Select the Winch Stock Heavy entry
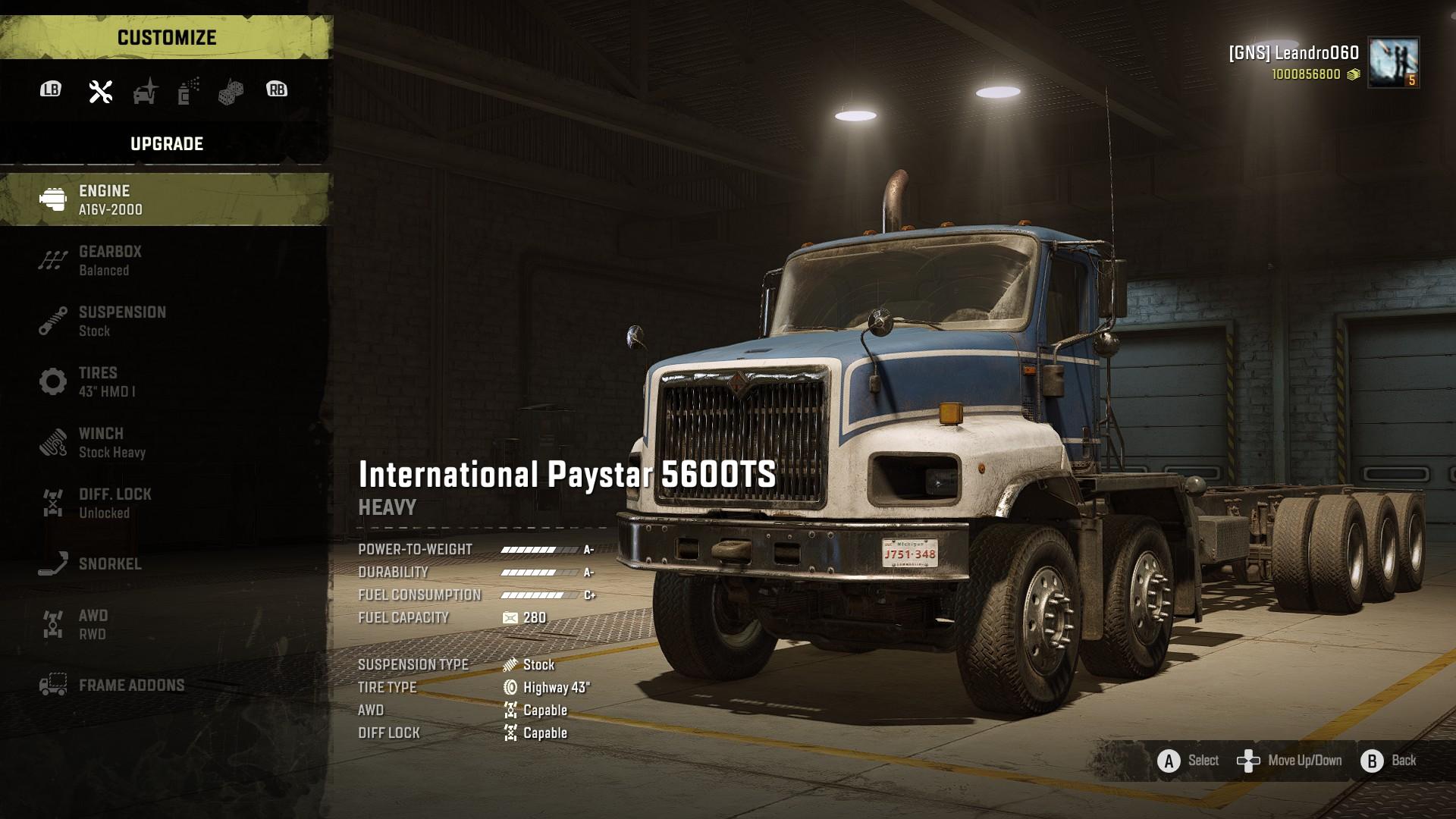This screenshot has width=1456, height=819. (x=165, y=442)
